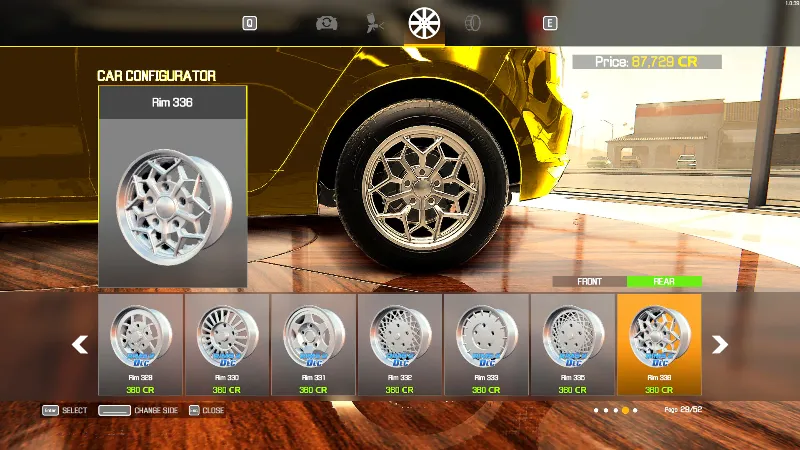Select the Rim 328 thumbnail

140,343
